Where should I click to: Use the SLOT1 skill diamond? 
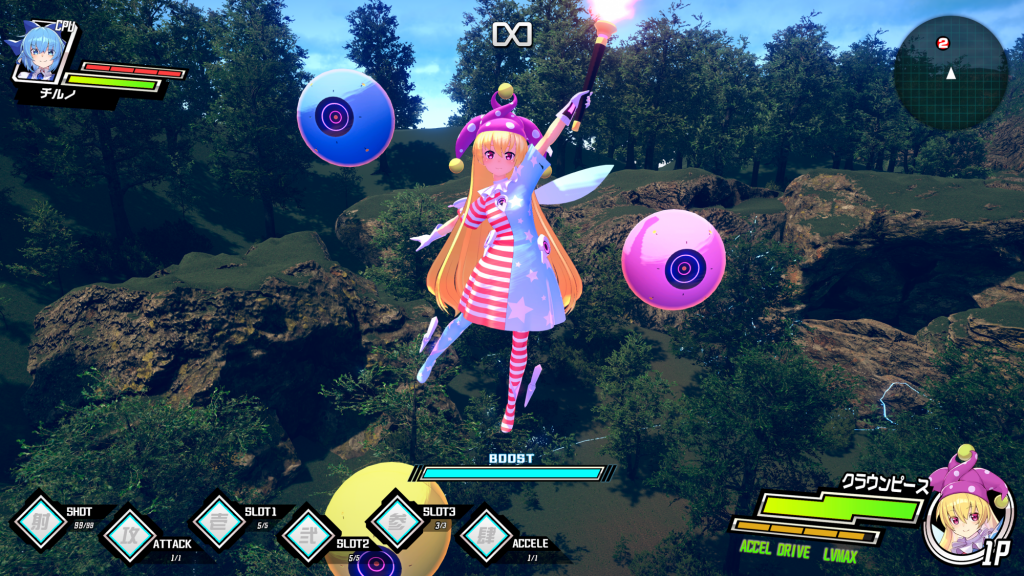pos(218,522)
